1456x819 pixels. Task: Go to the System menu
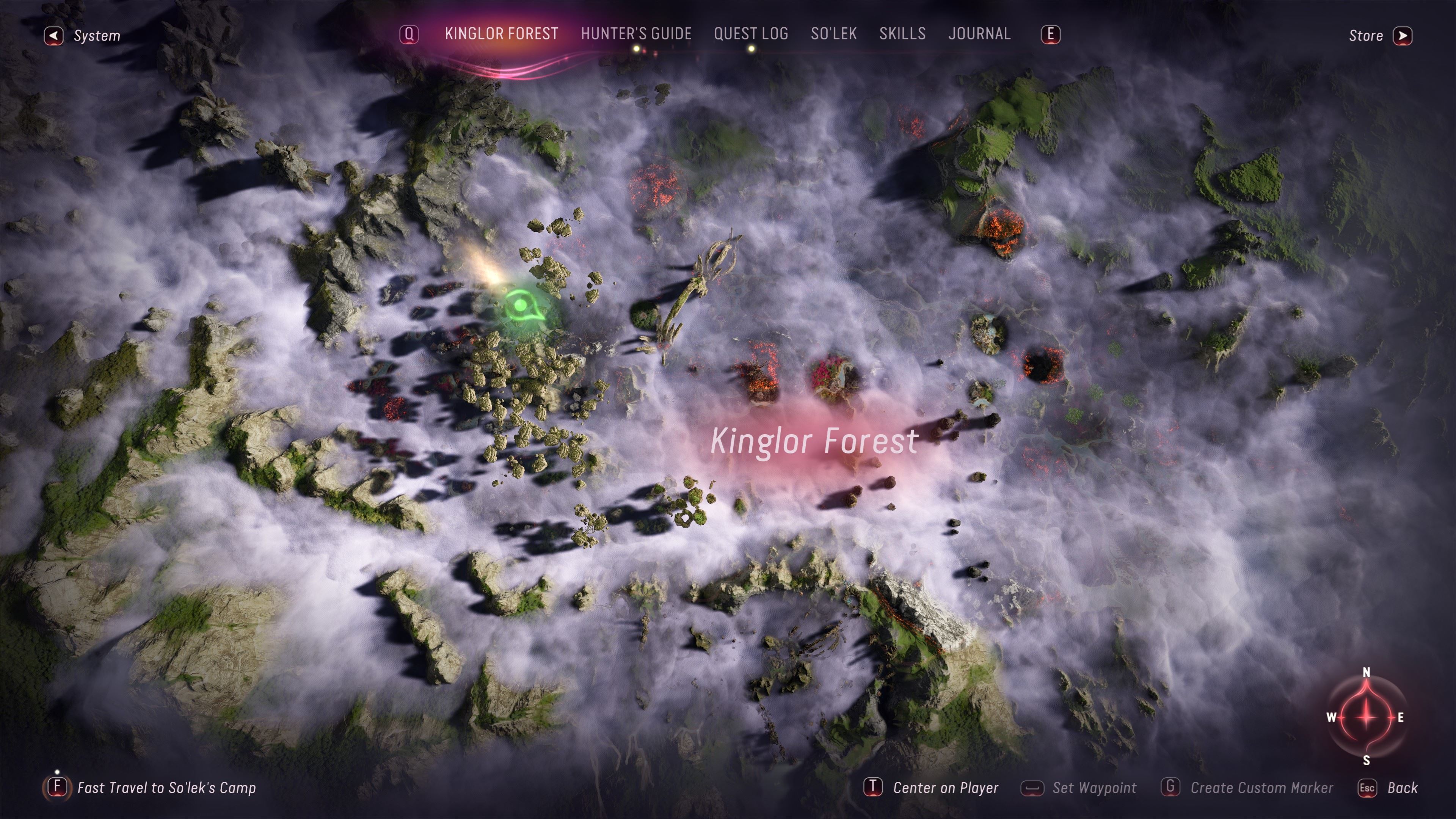point(83,36)
